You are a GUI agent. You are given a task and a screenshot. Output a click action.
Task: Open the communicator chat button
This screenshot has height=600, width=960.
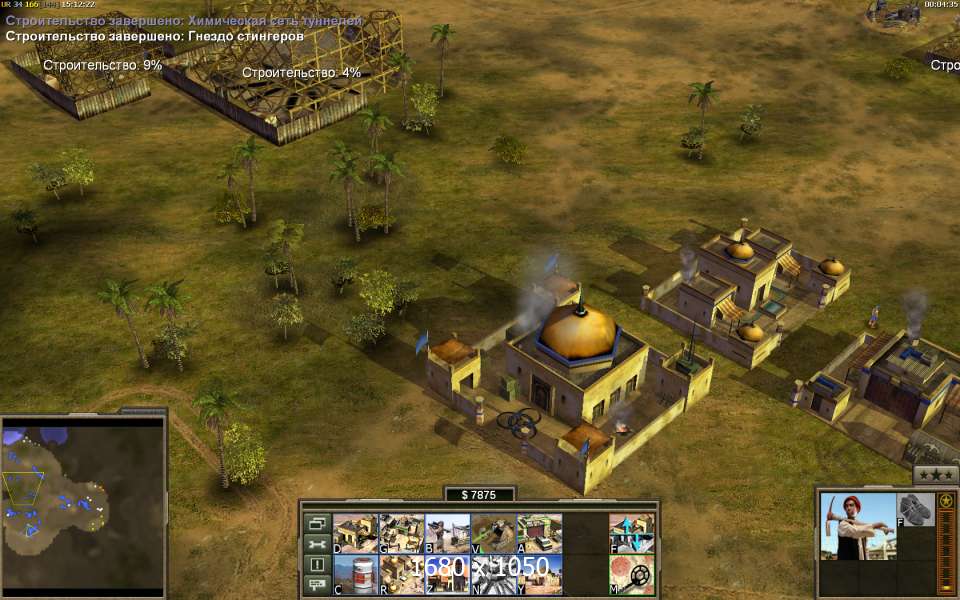click(x=317, y=585)
